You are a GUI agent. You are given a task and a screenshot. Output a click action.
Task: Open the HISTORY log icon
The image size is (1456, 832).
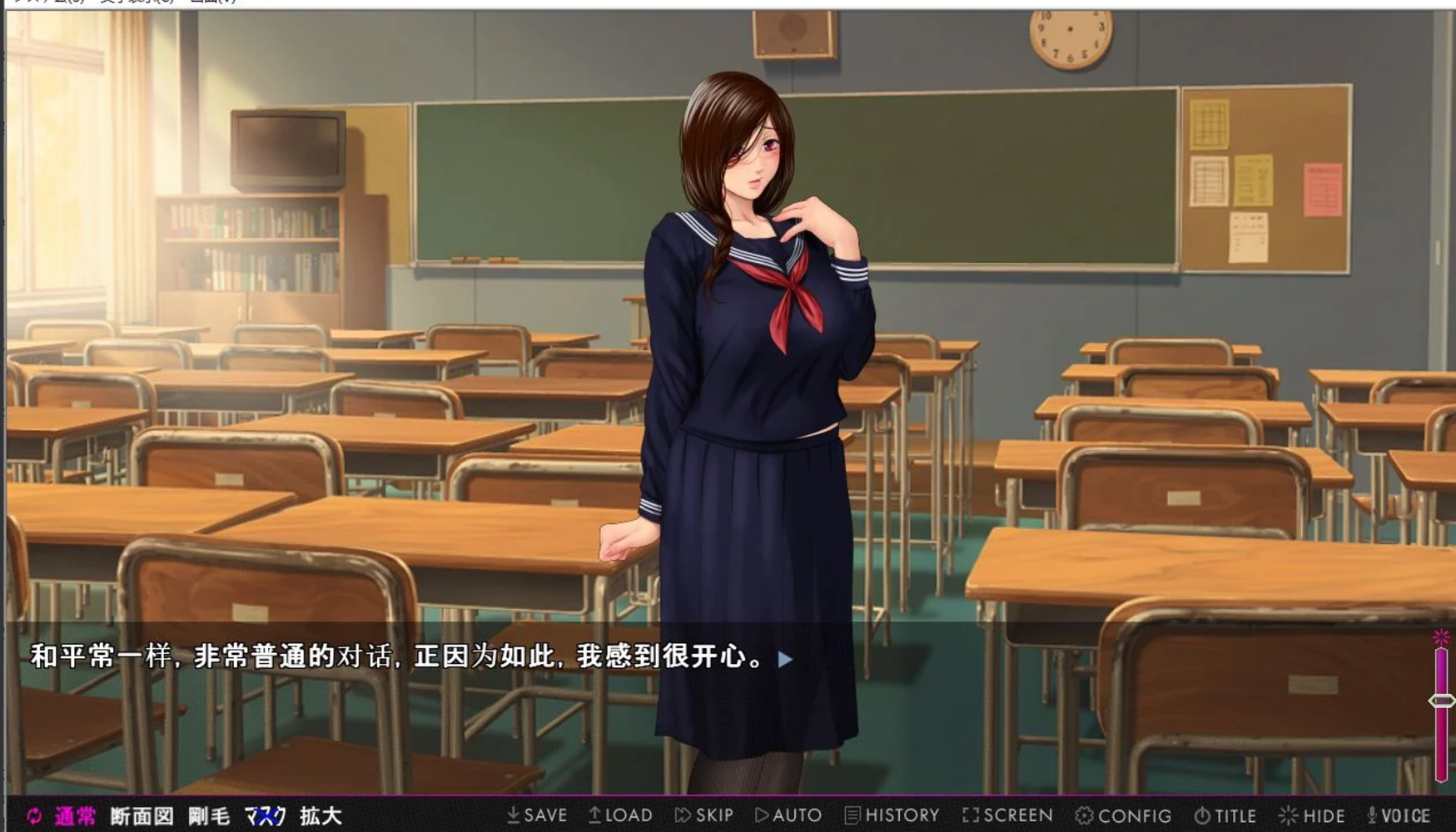pyautogui.click(x=852, y=815)
